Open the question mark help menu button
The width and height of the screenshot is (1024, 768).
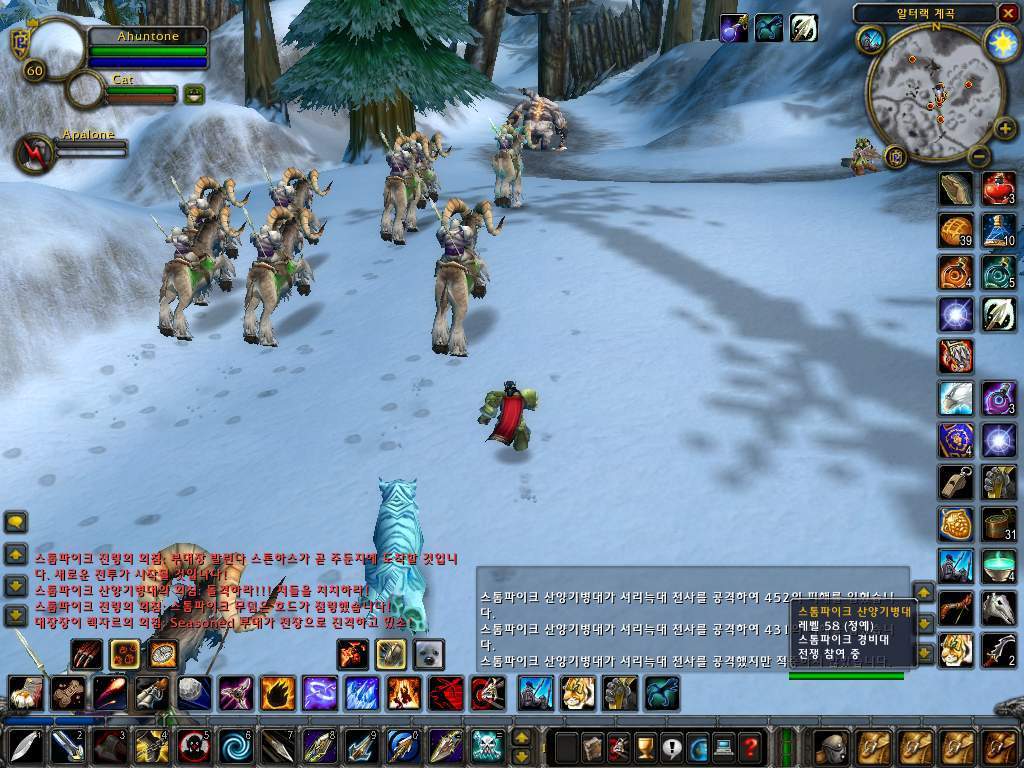(749, 746)
